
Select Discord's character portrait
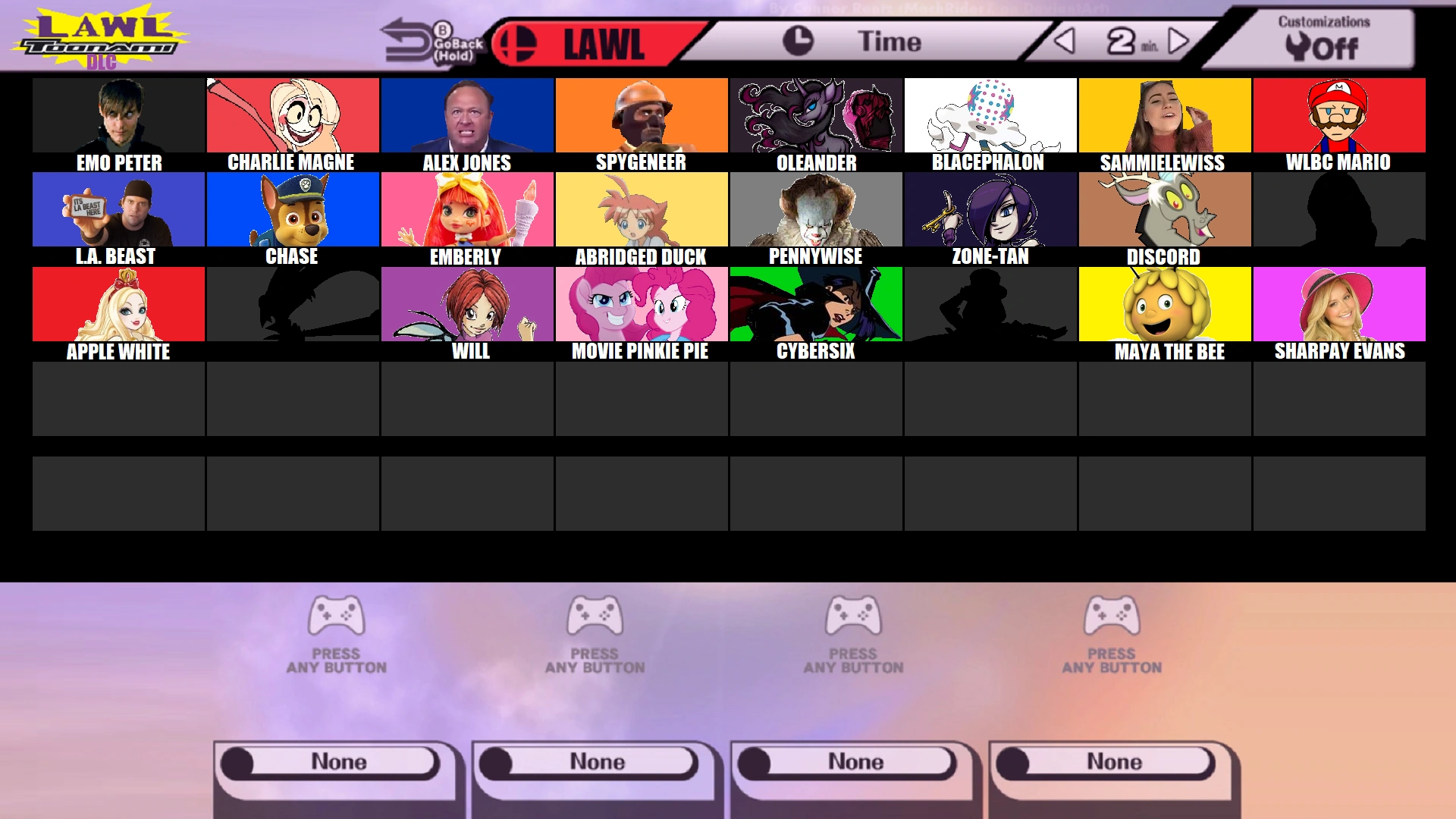(1163, 209)
